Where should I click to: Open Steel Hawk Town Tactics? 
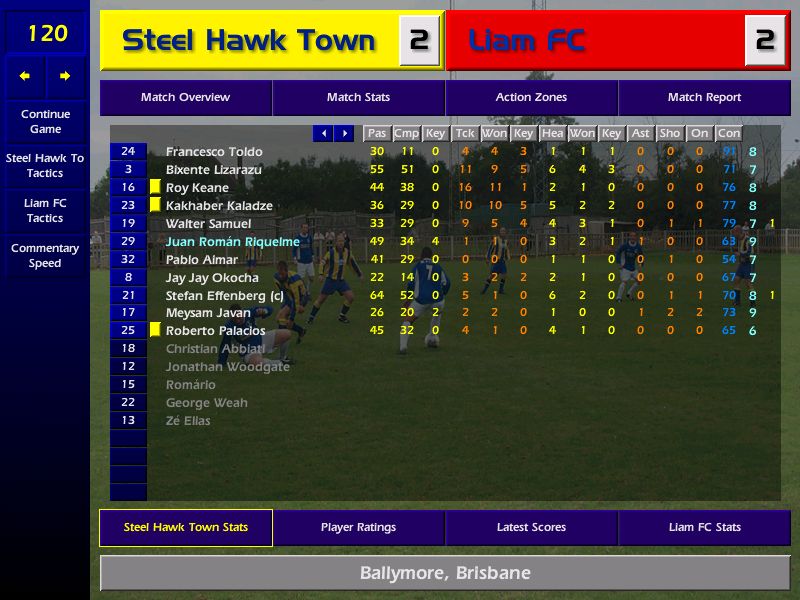click(45, 166)
